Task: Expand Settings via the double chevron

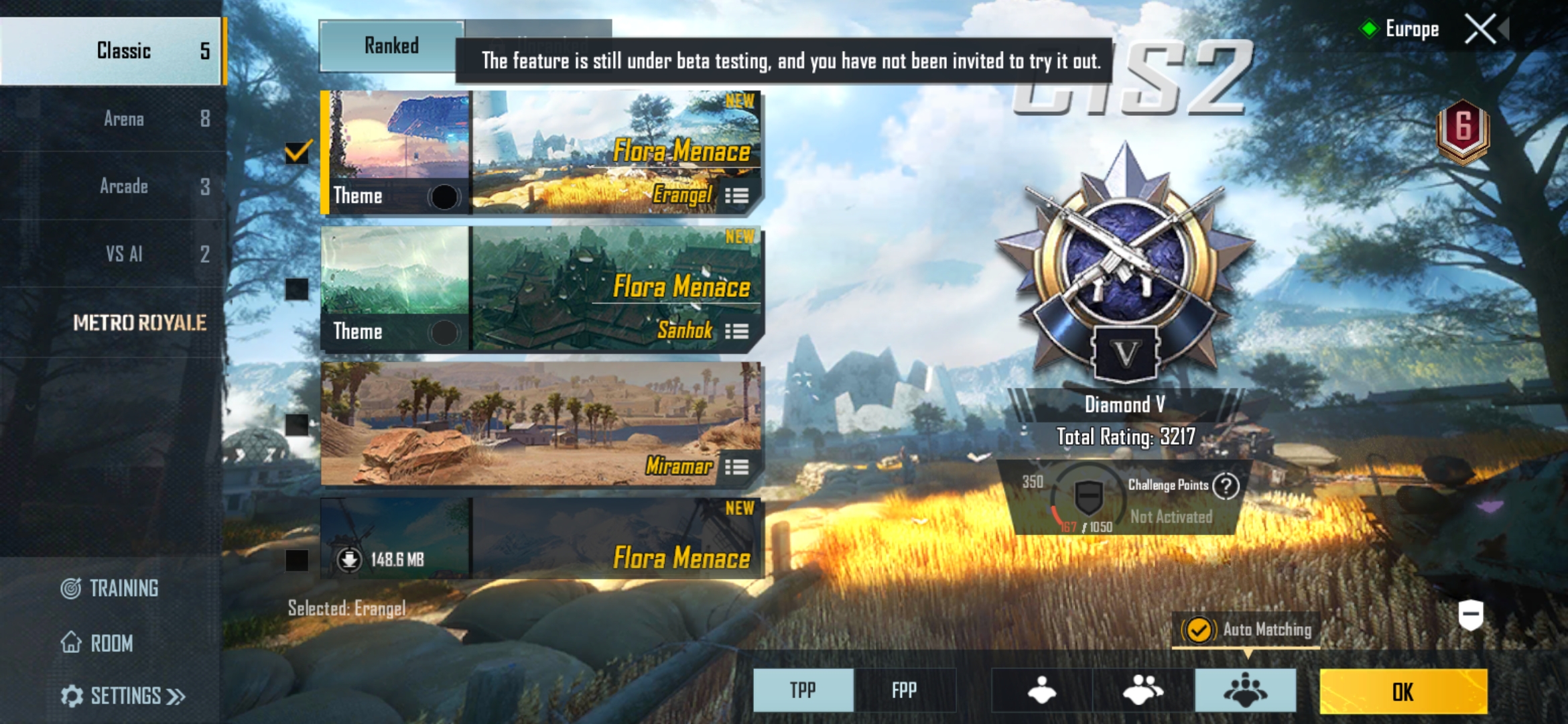Action: click(176, 697)
